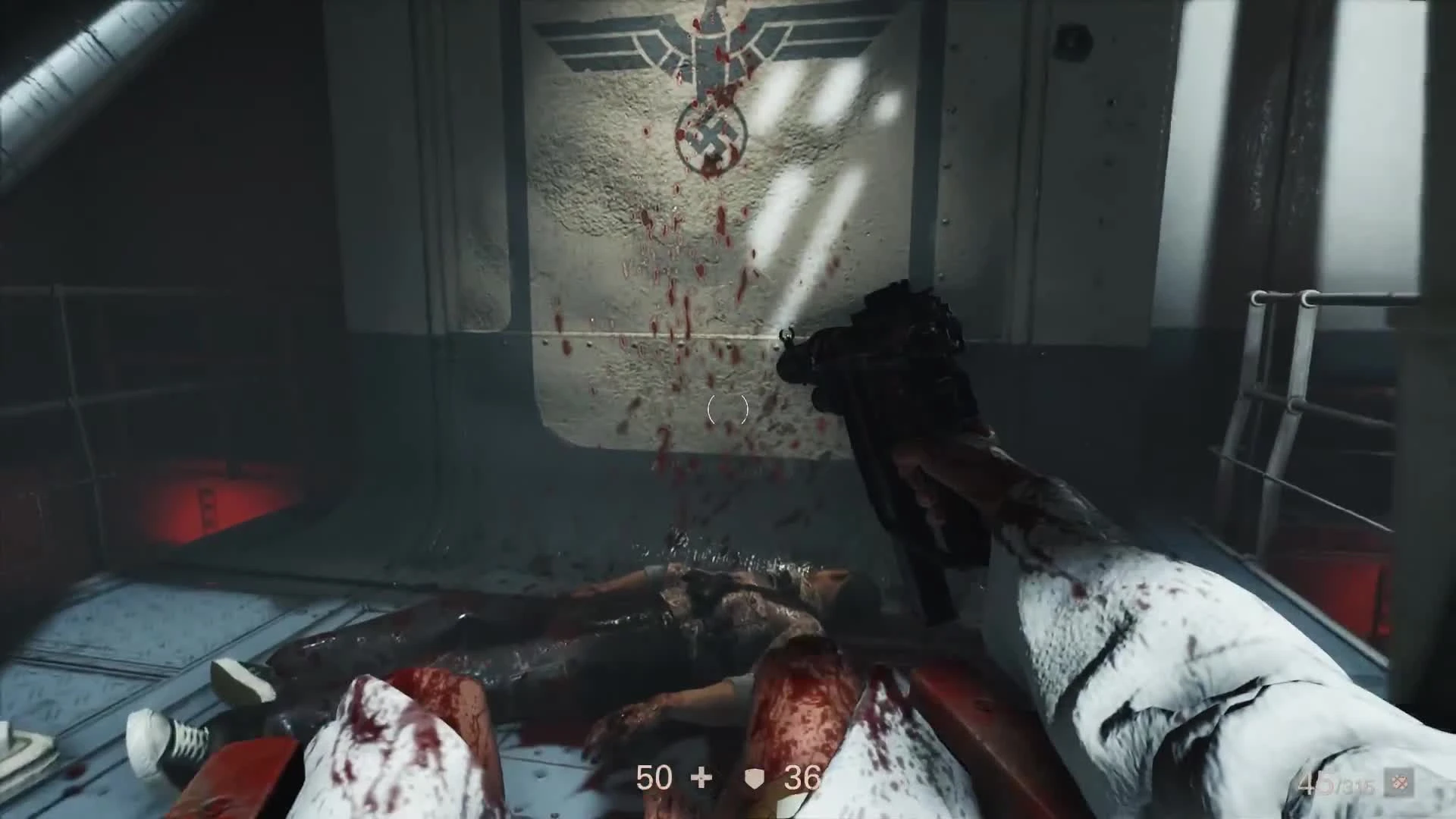Click the crosshair reticle at screen center
1456x819 pixels.
point(726,410)
